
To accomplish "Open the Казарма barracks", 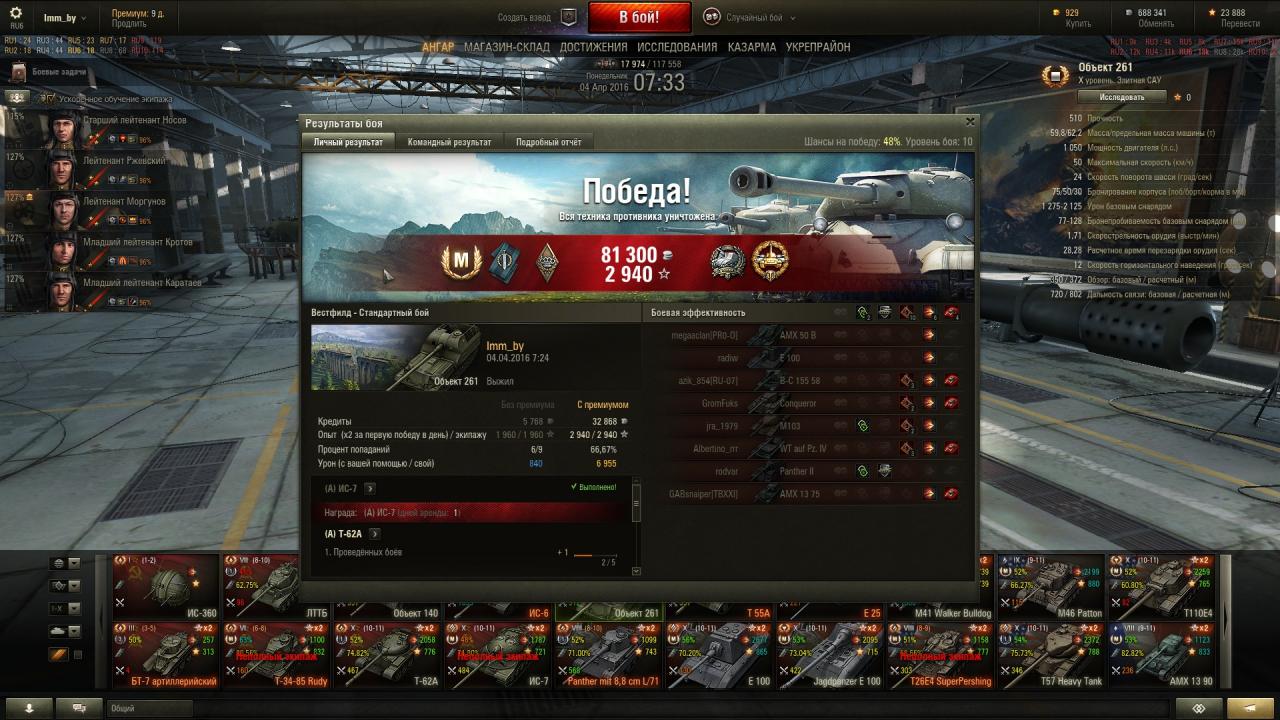I will click(x=751, y=47).
